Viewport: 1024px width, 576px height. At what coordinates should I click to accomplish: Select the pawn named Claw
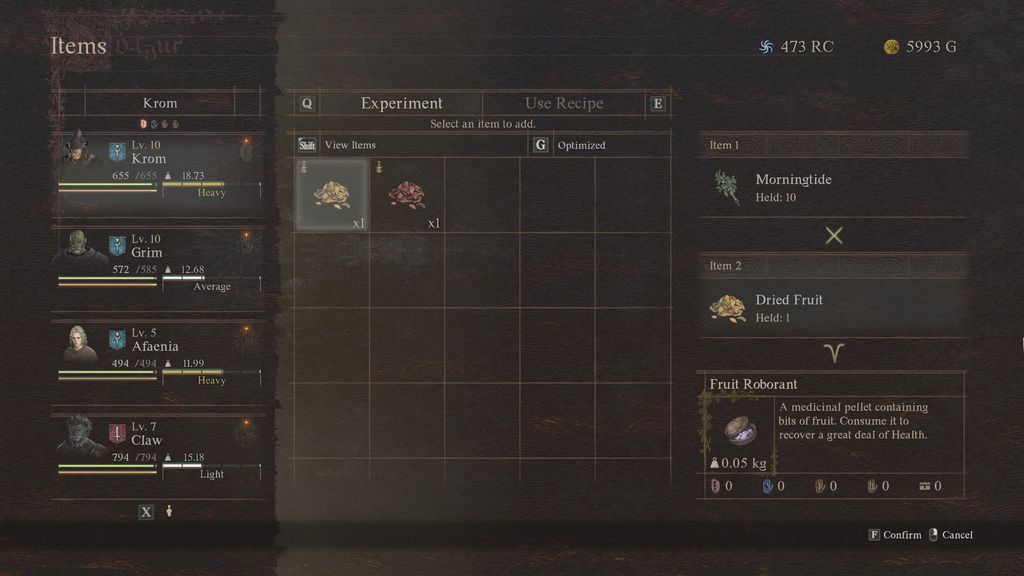(x=160, y=449)
